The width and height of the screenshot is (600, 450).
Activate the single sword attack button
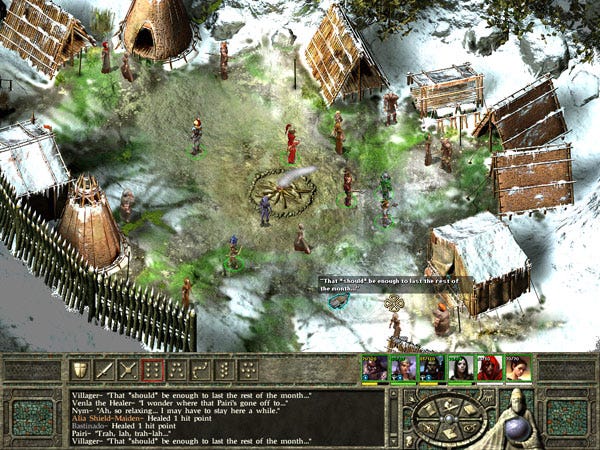point(103,370)
